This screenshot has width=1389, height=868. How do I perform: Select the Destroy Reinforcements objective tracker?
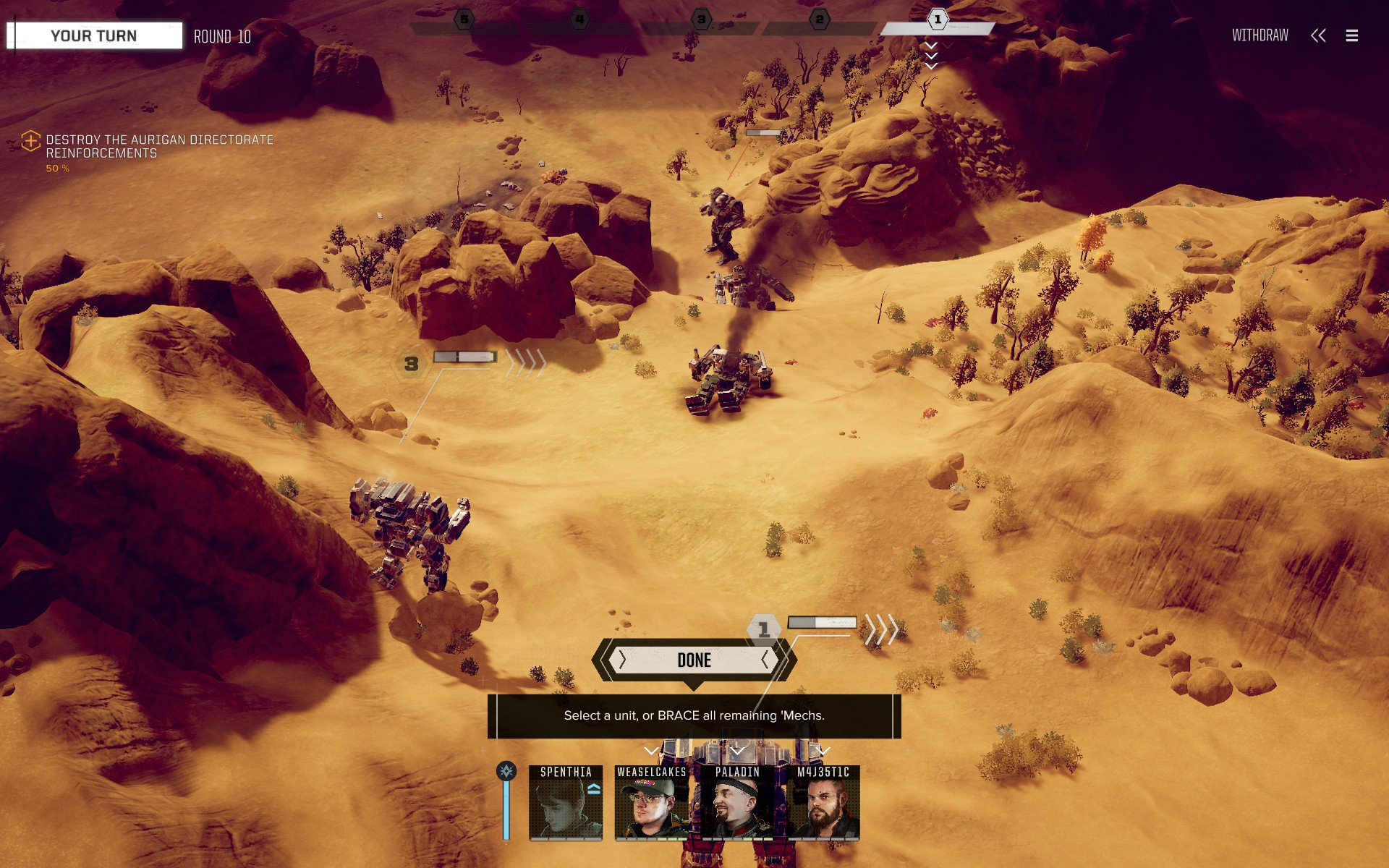[x=159, y=146]
